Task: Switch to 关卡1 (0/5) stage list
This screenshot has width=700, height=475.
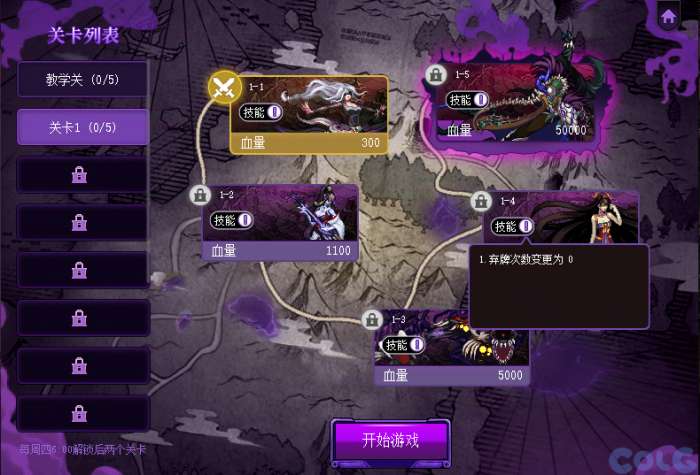Action: [x=83, y=127]
